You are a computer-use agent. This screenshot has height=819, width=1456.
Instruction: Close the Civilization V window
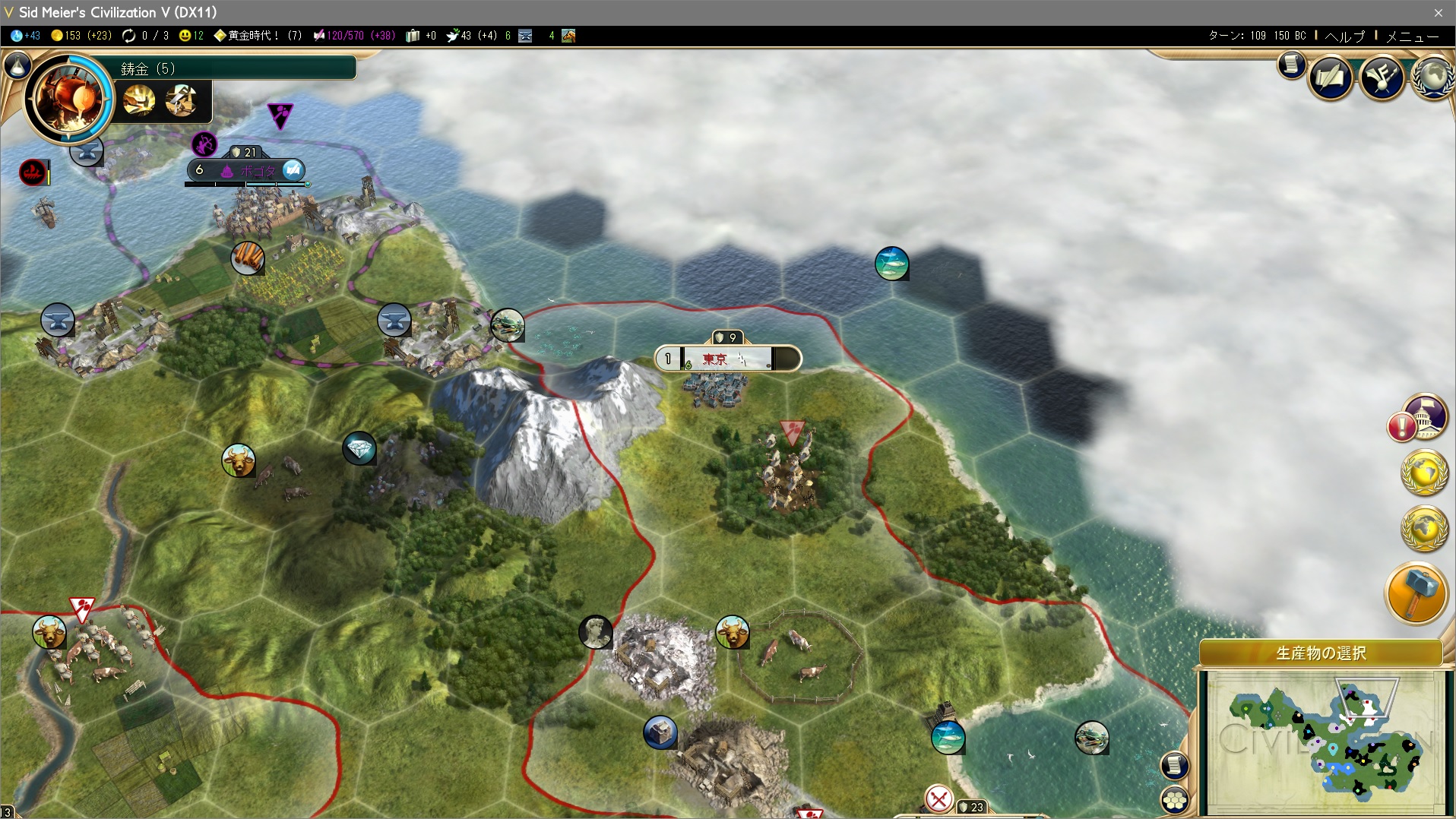point(1438,12)
